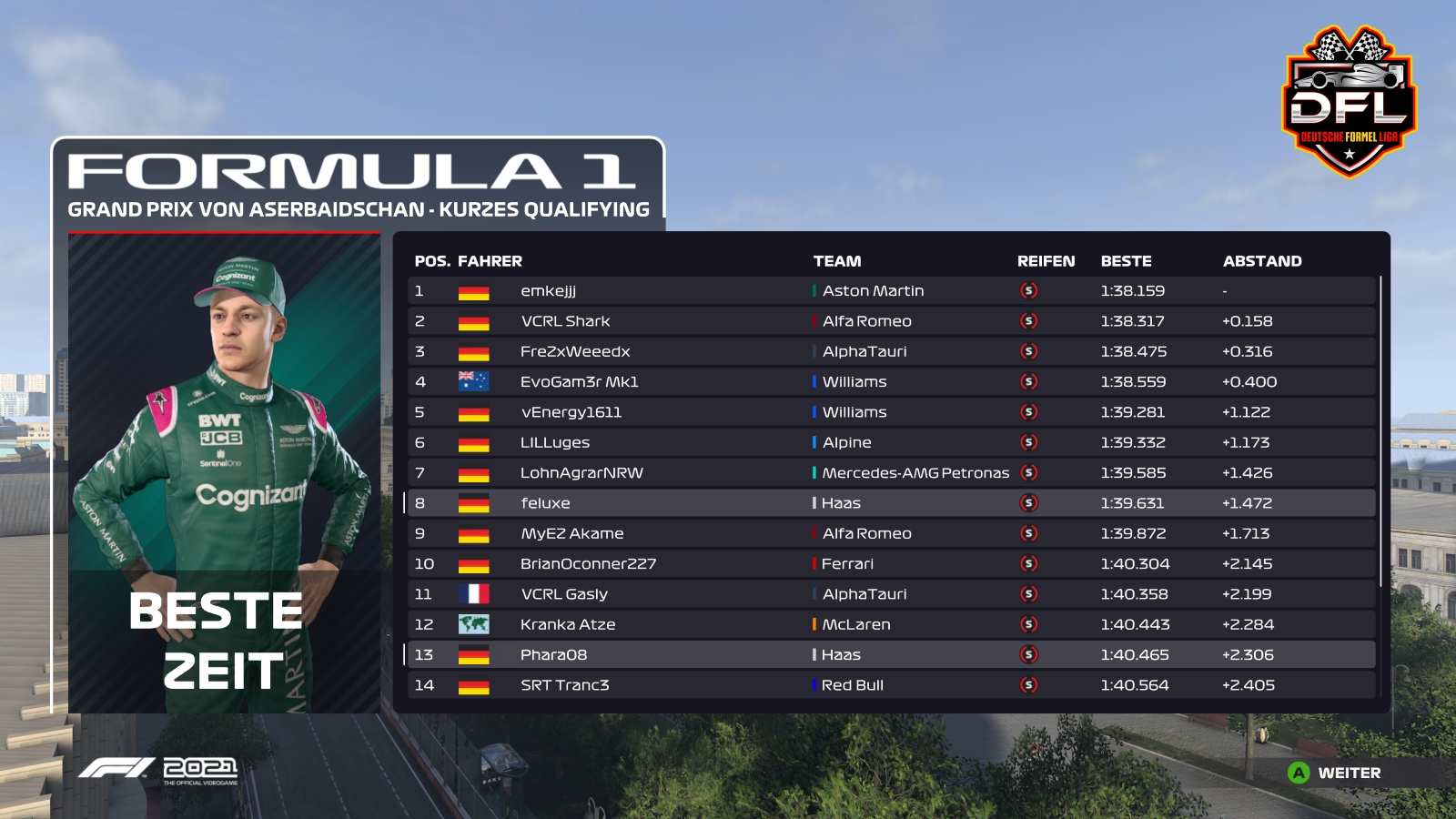Continue with the Weiter button
The image size is (1456, 819).
pos(1336,773)
